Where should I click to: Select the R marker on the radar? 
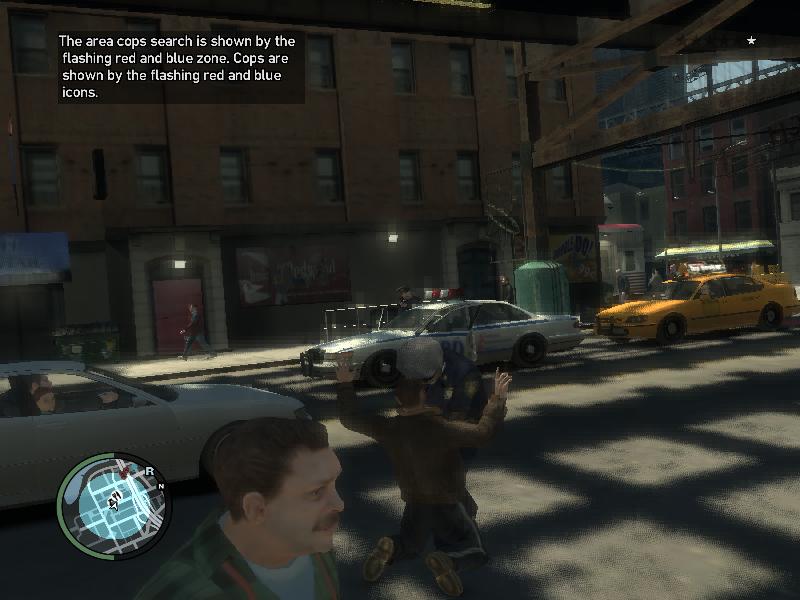(149, 470)
